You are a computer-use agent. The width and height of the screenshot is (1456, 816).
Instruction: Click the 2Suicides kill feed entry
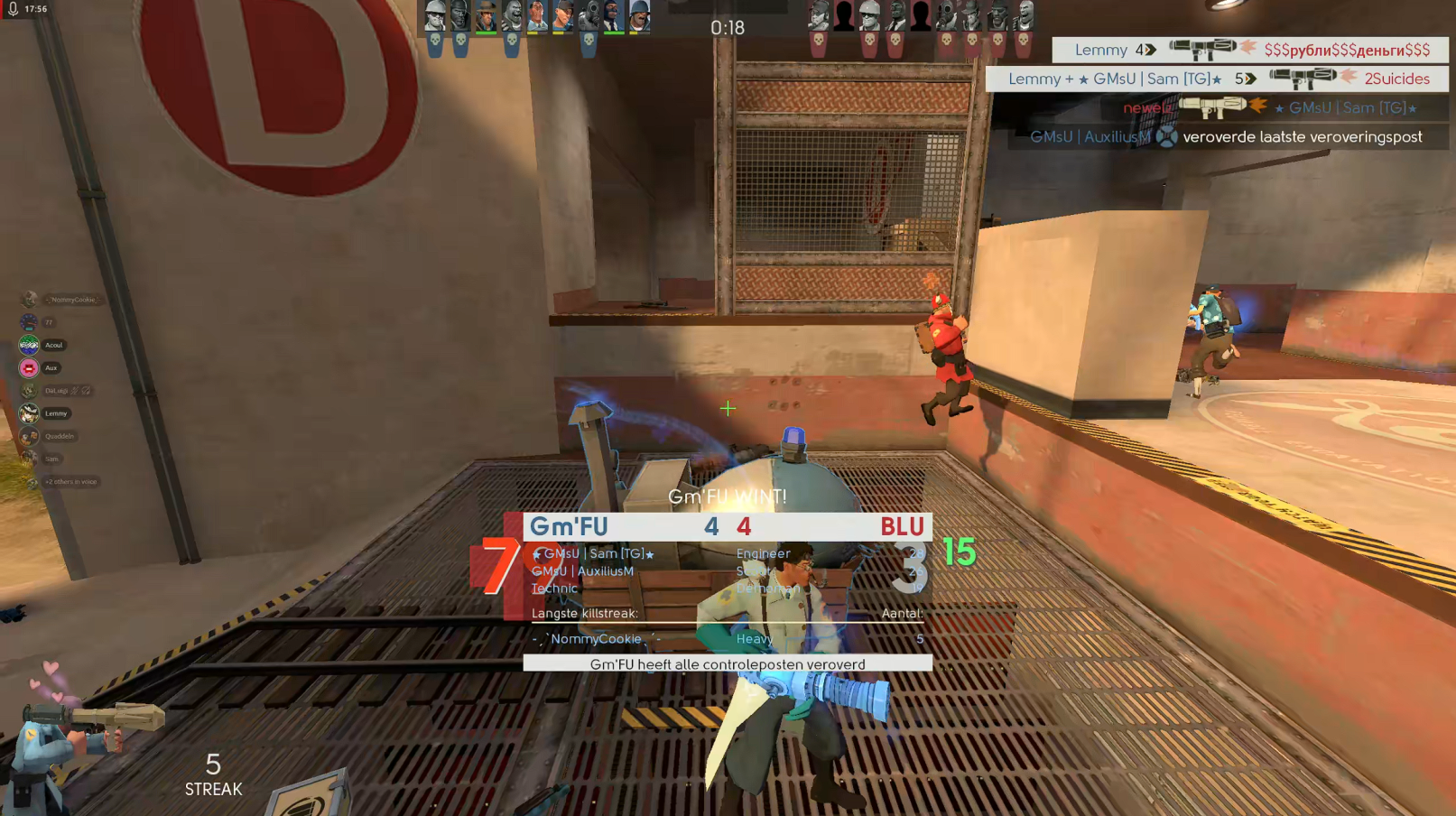tap(1217, 79)
